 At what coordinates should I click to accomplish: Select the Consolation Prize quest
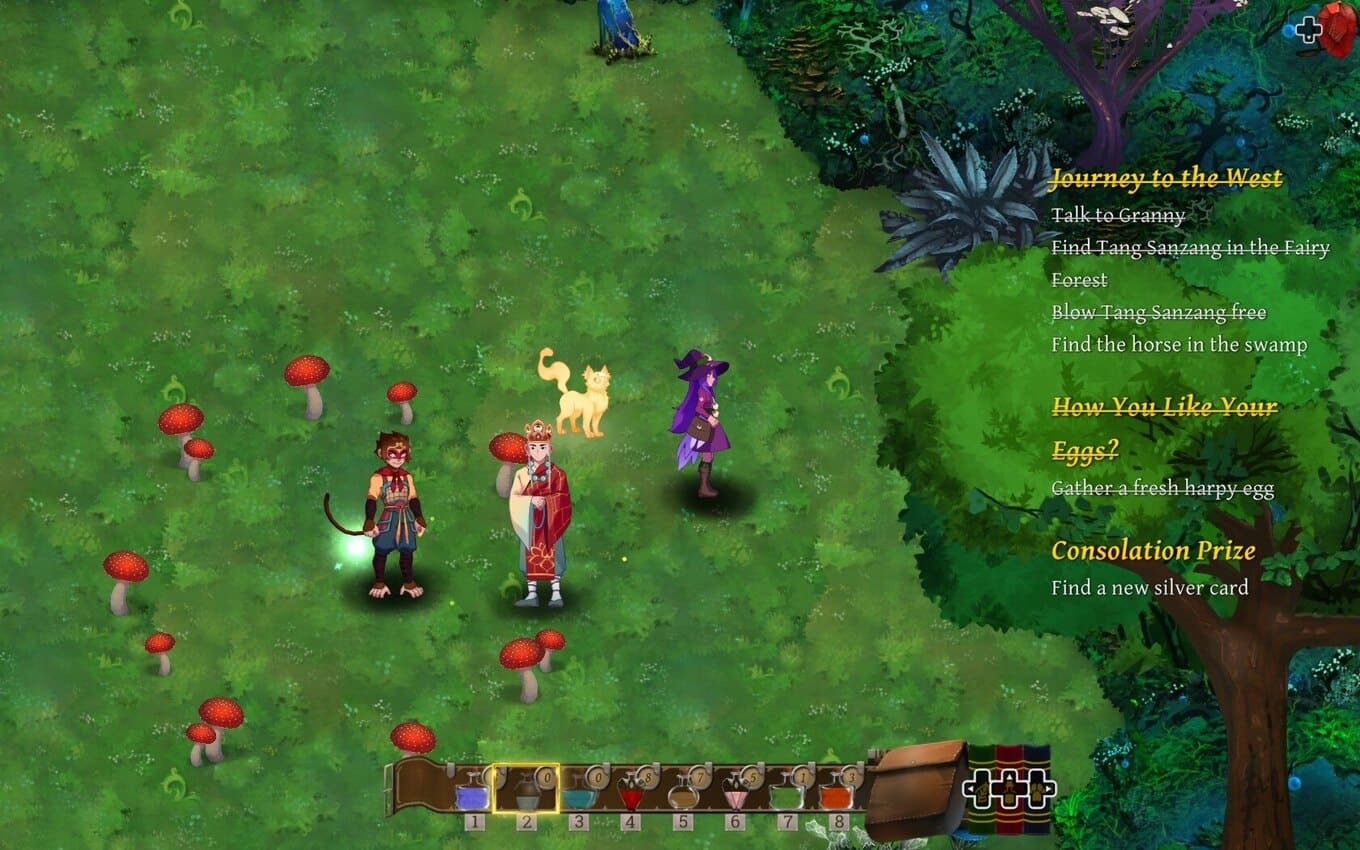(x=1152, y=550)
